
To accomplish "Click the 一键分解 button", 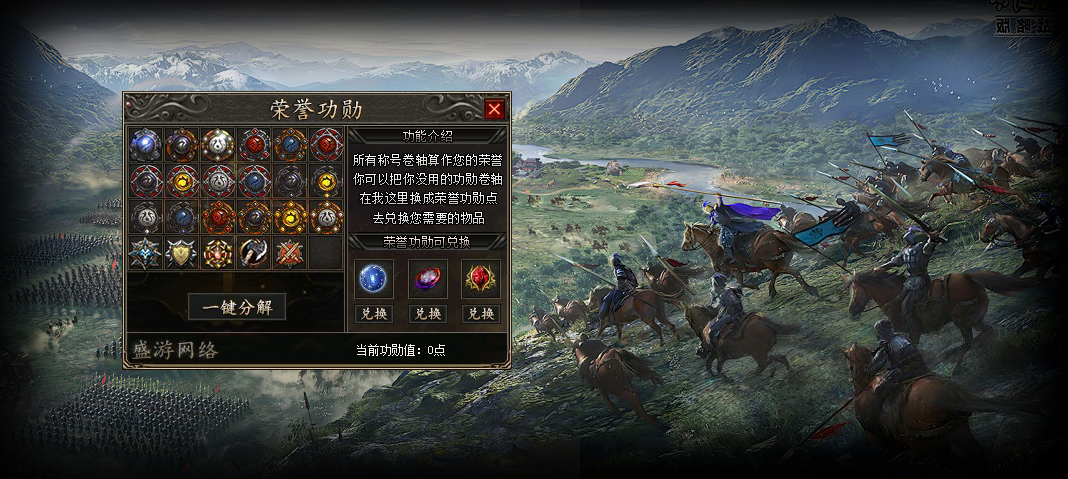I will click(x=237, y=307).
